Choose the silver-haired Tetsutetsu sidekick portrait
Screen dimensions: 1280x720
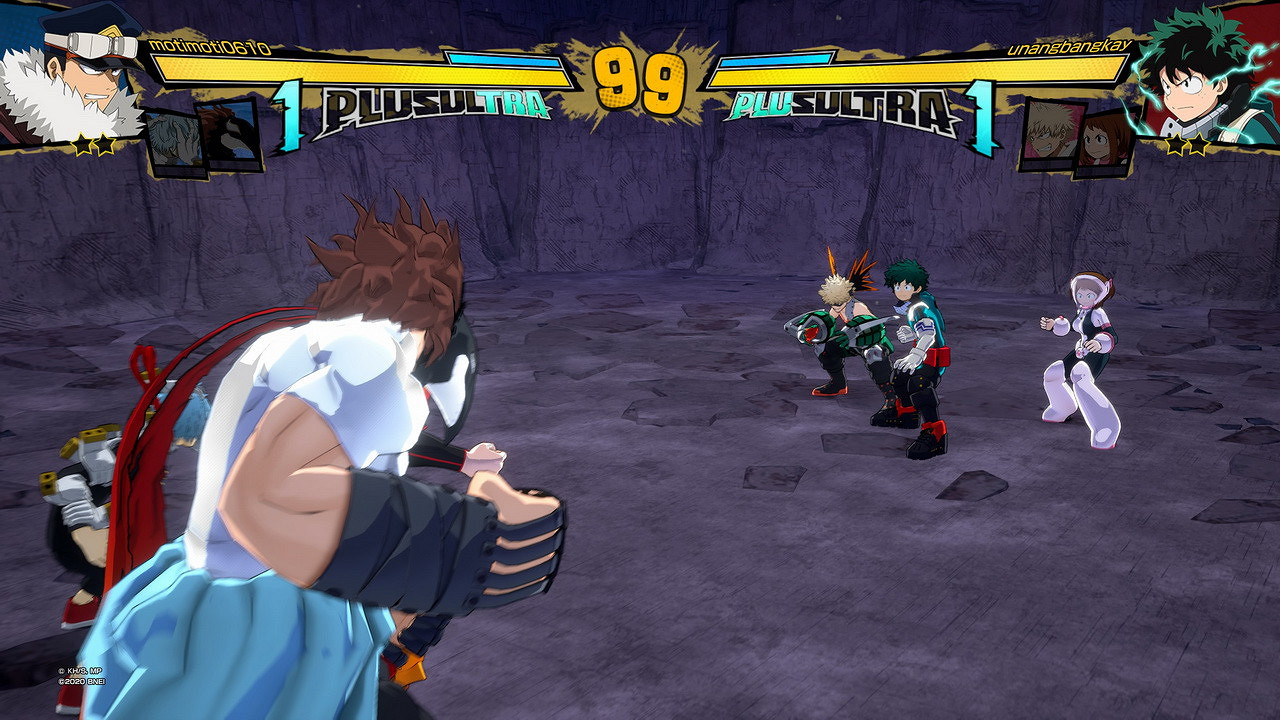tap(176, 143)
